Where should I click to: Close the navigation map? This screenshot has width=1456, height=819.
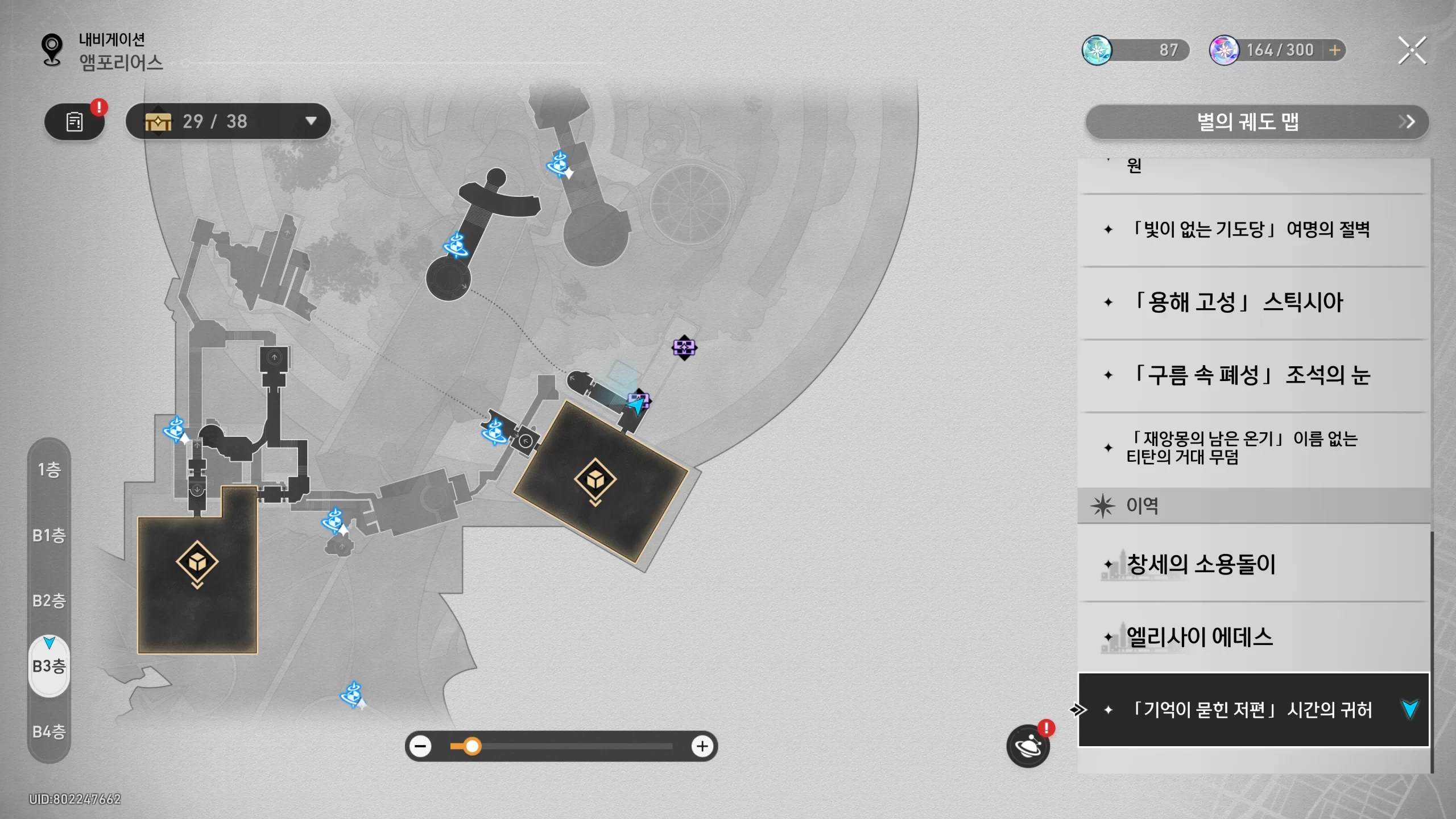tap(1412, 51)
